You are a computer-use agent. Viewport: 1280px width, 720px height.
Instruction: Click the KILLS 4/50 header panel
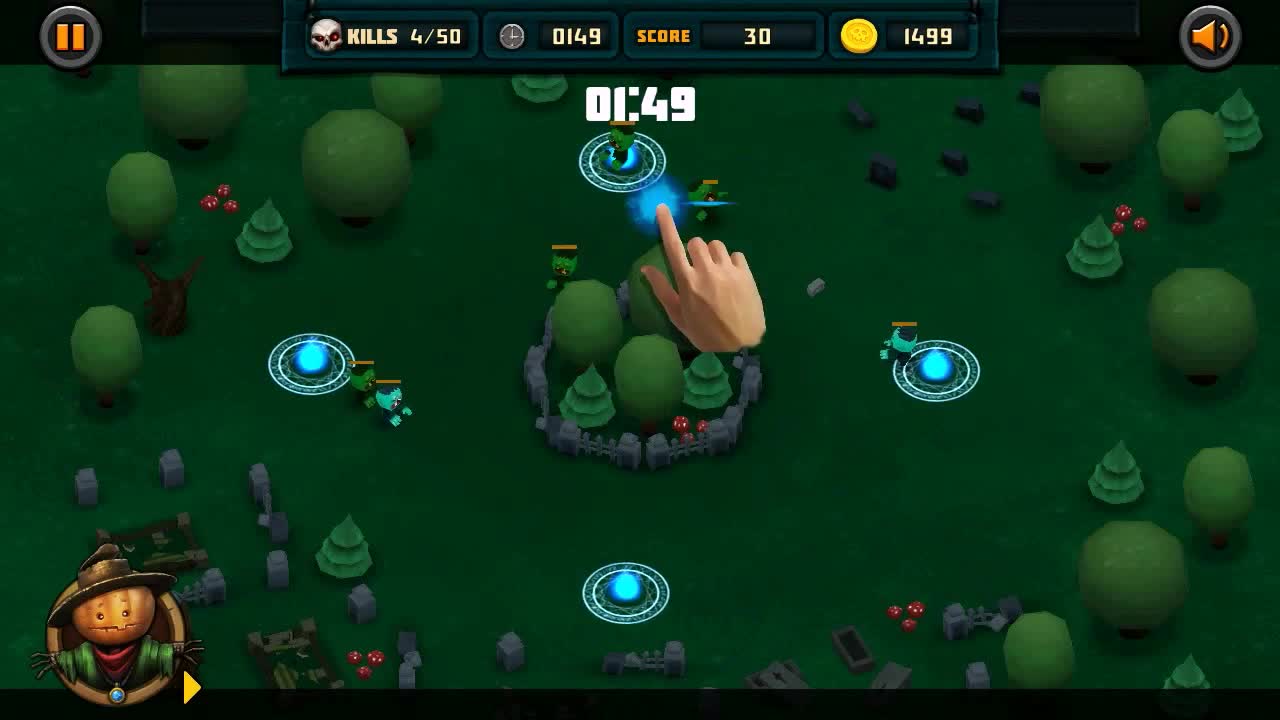click(389, 36)
